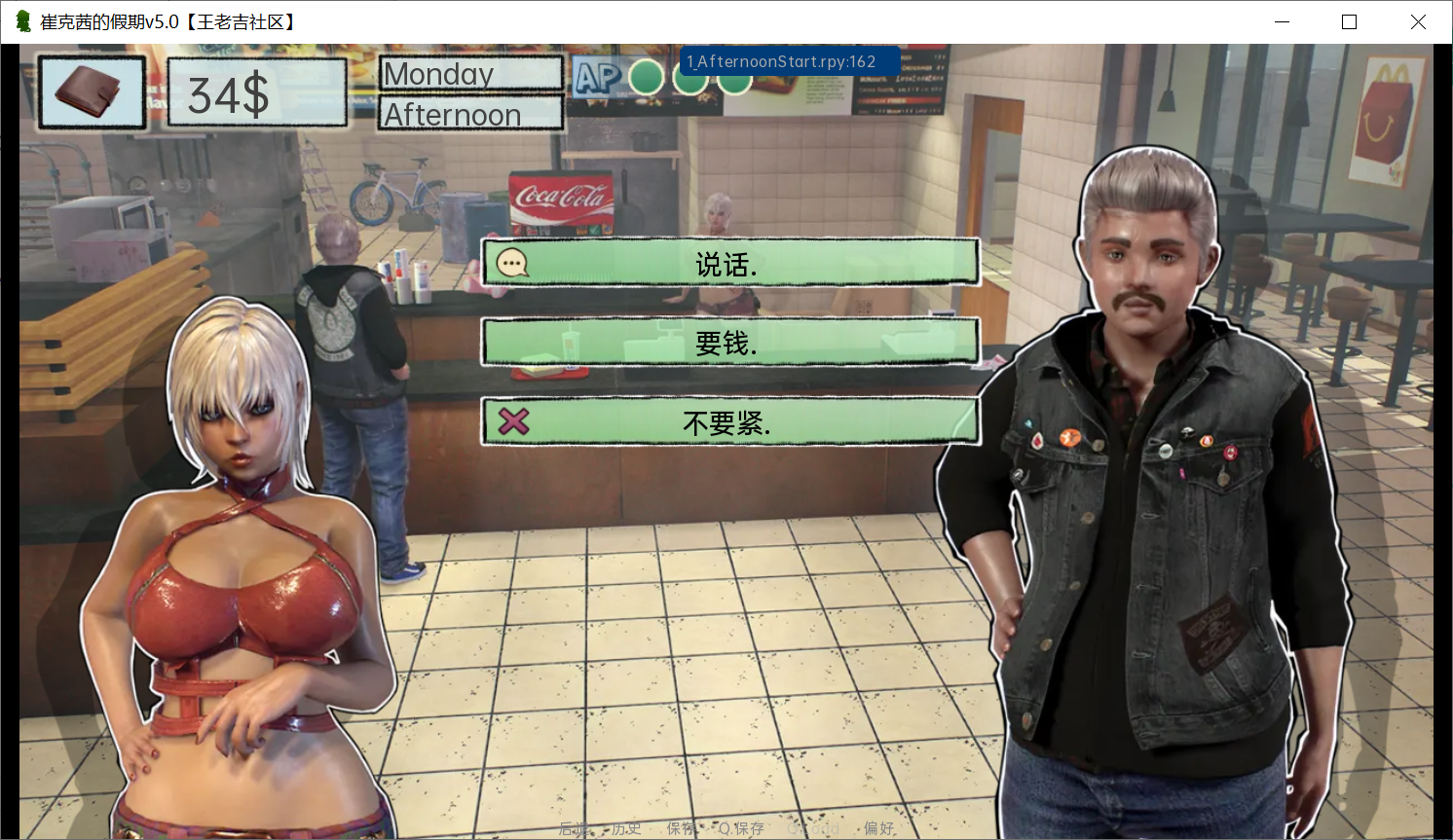Select the 要钱 dialogue choice
Image resolution: width=1453 pixels, height=840 pixels.
tap(729, 343)
